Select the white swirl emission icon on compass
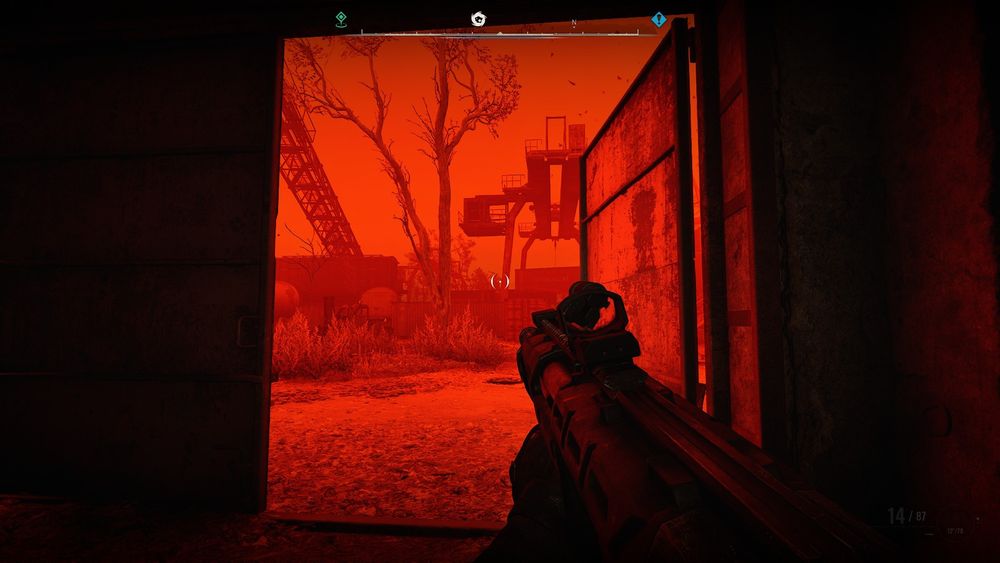Screen dimensions: 1000x563 (x=478, y=18)
